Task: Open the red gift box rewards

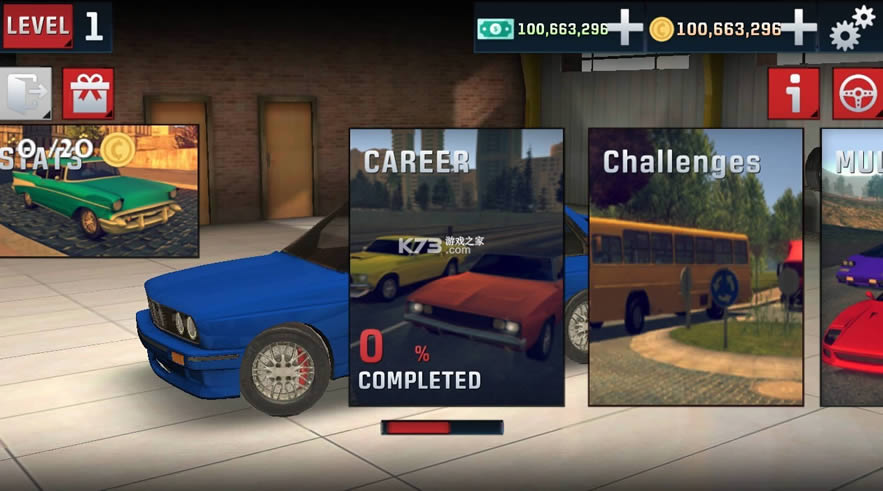Action: 88,94
